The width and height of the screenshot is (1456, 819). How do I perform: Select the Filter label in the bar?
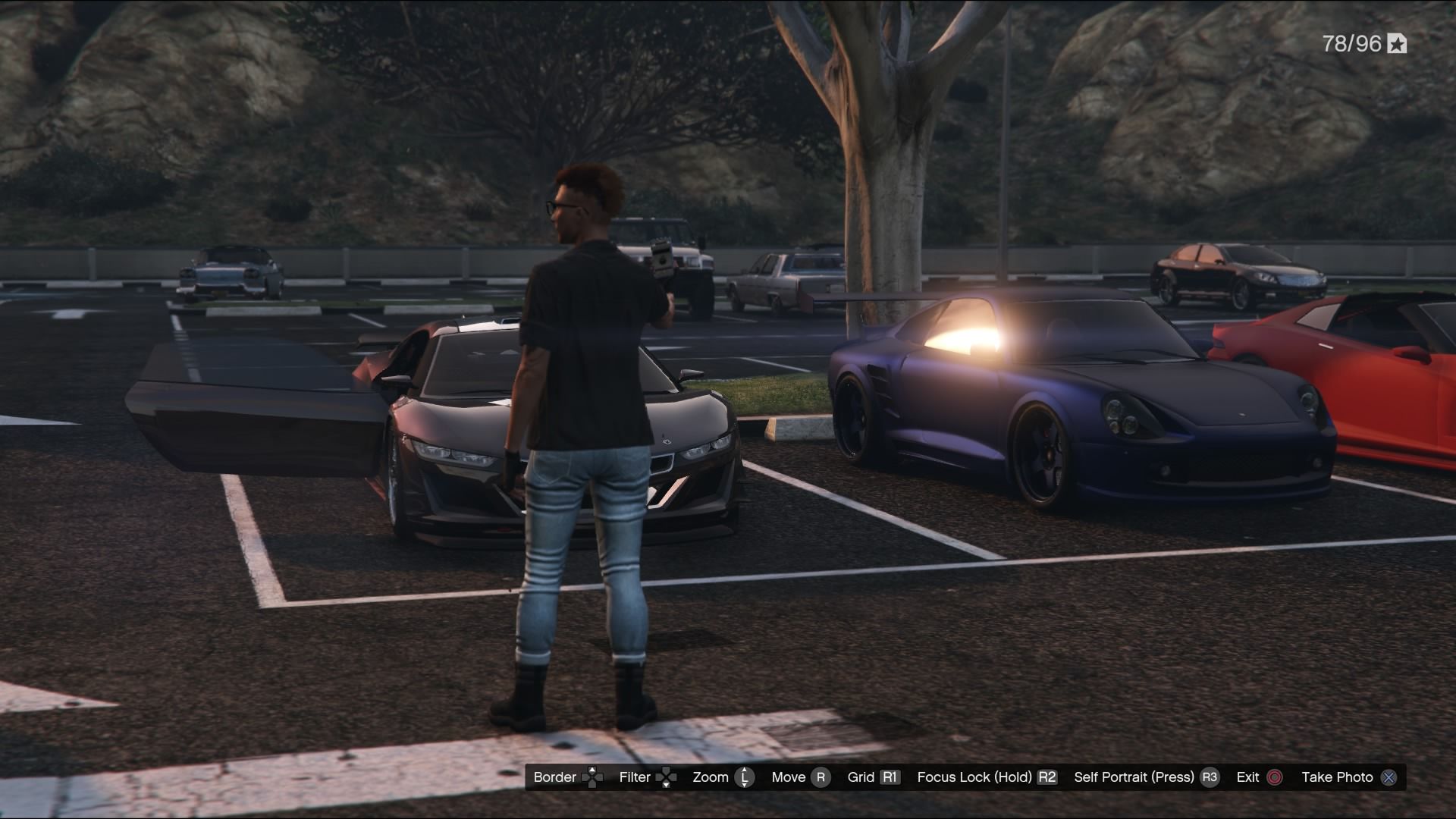click(634, 777)
